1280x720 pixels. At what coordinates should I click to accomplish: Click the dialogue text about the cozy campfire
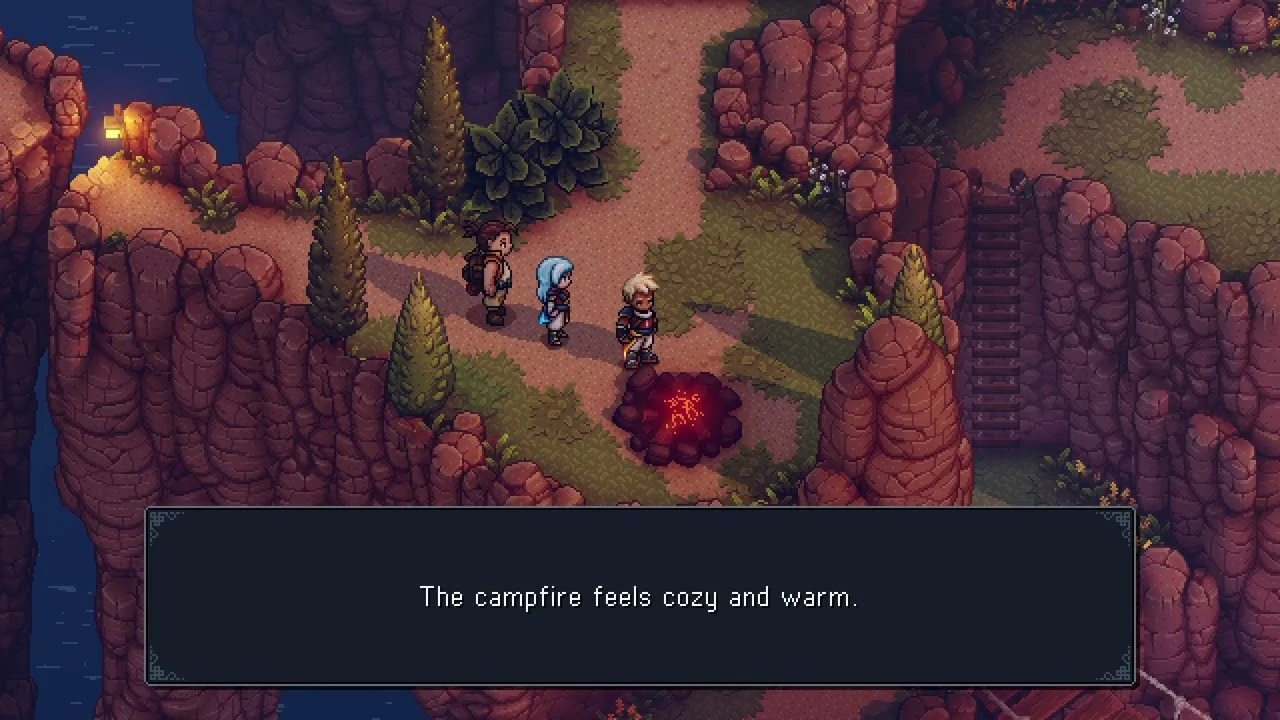point(640,597)
